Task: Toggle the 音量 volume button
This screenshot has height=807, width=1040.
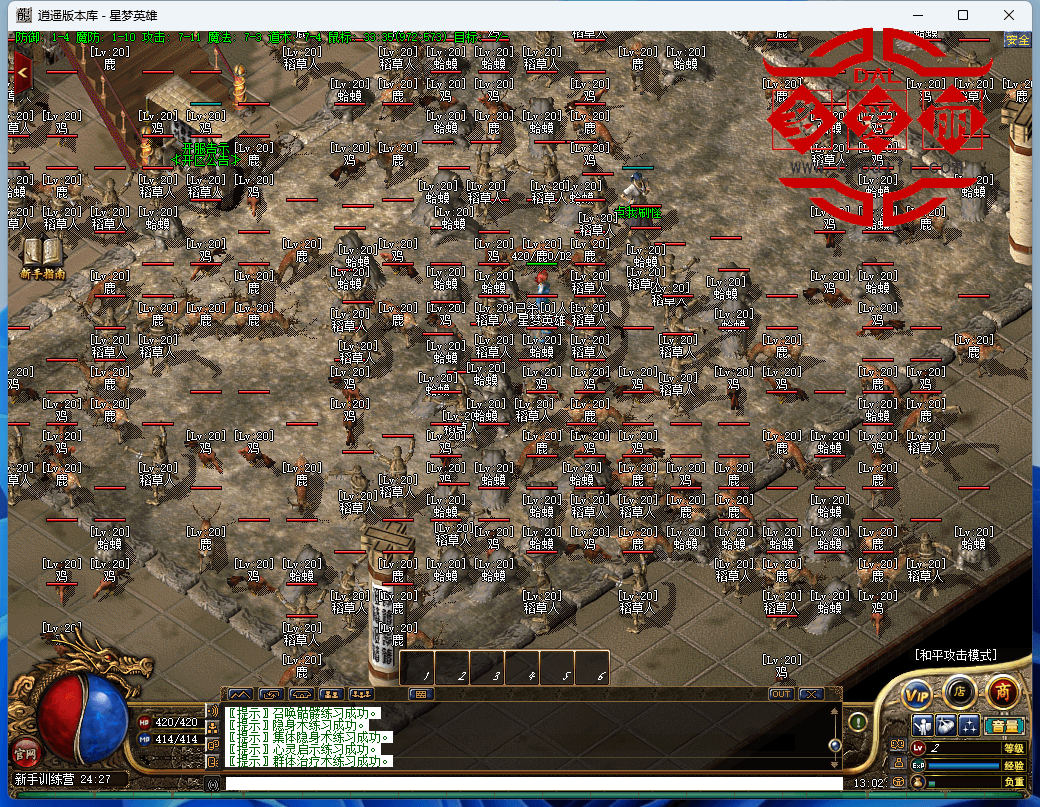Action: coord(1005,725)
